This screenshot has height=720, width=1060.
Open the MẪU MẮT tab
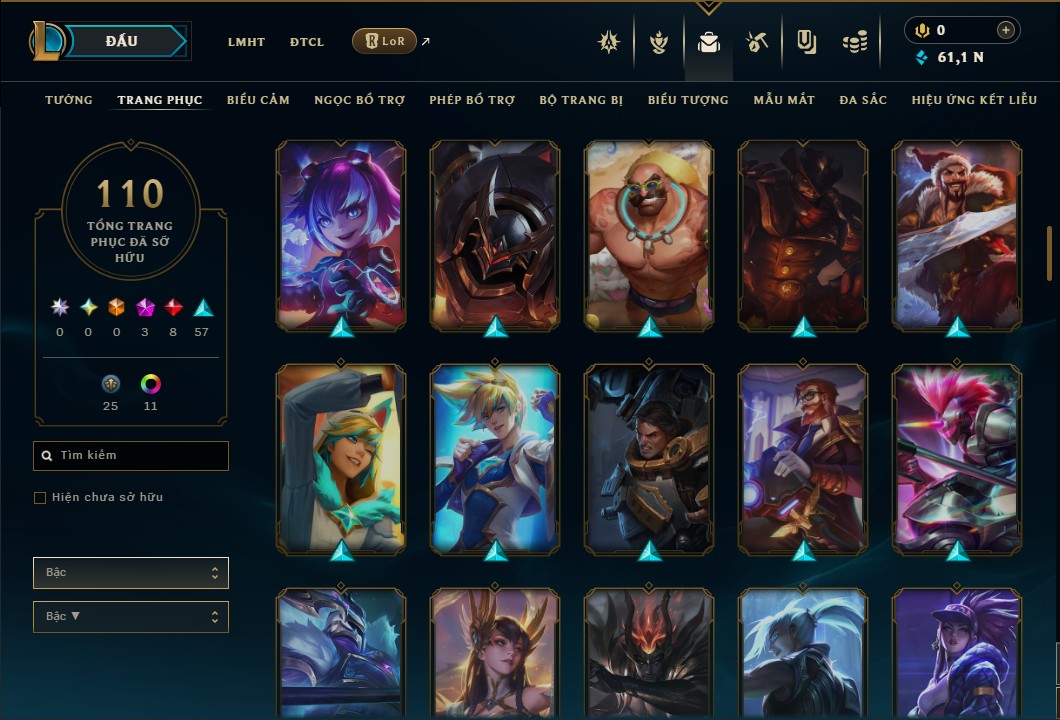[784, 100]
